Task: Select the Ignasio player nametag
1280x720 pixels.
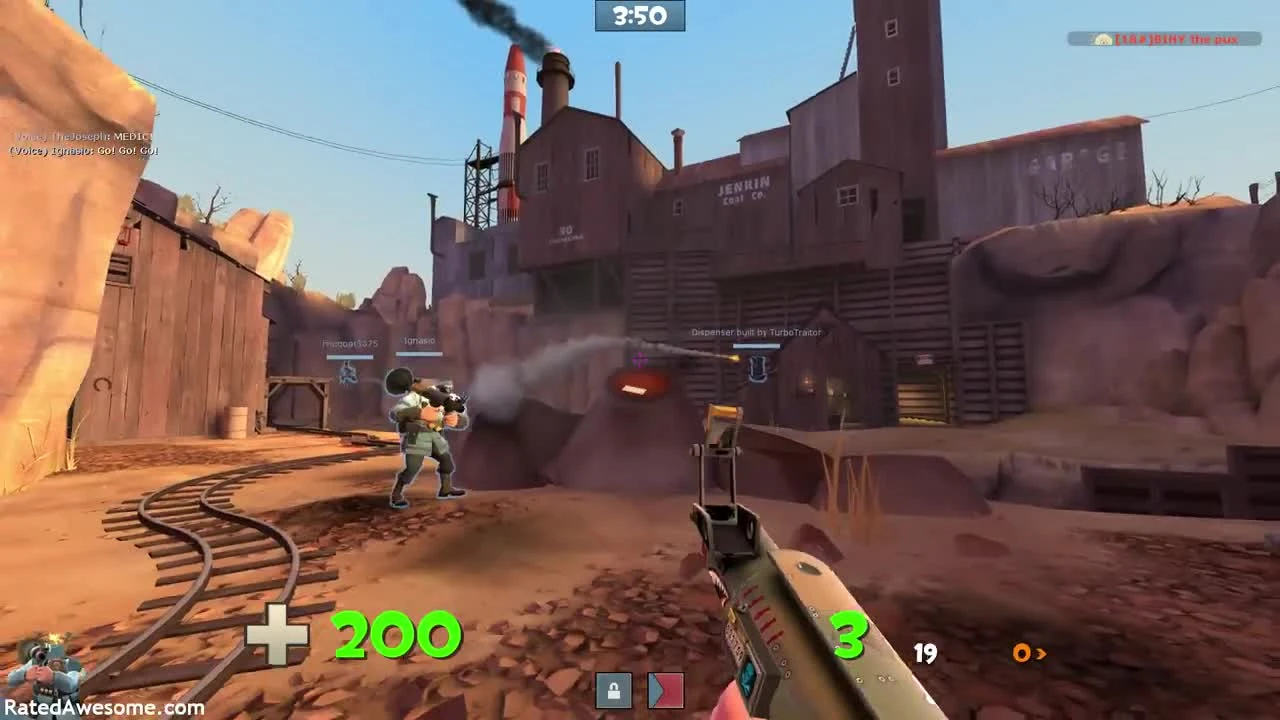Action: [419, 341]
